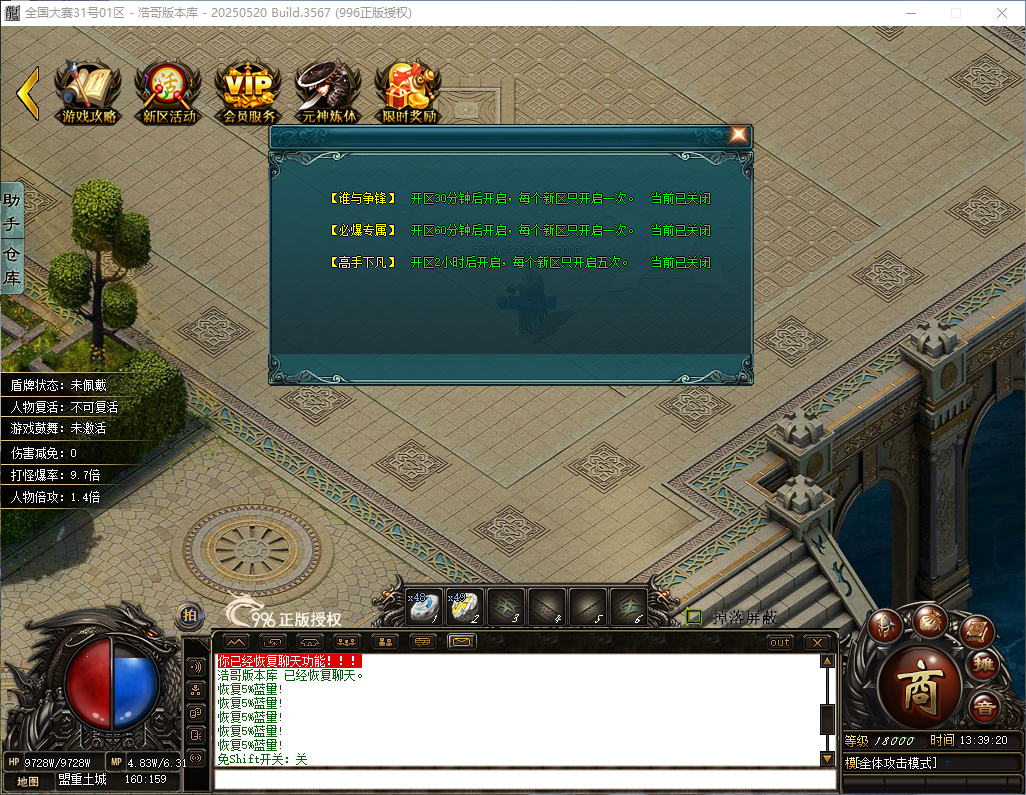1026x795 pixels.
Task: Open the 地图 map button
Action: click(x=28, y=781)
